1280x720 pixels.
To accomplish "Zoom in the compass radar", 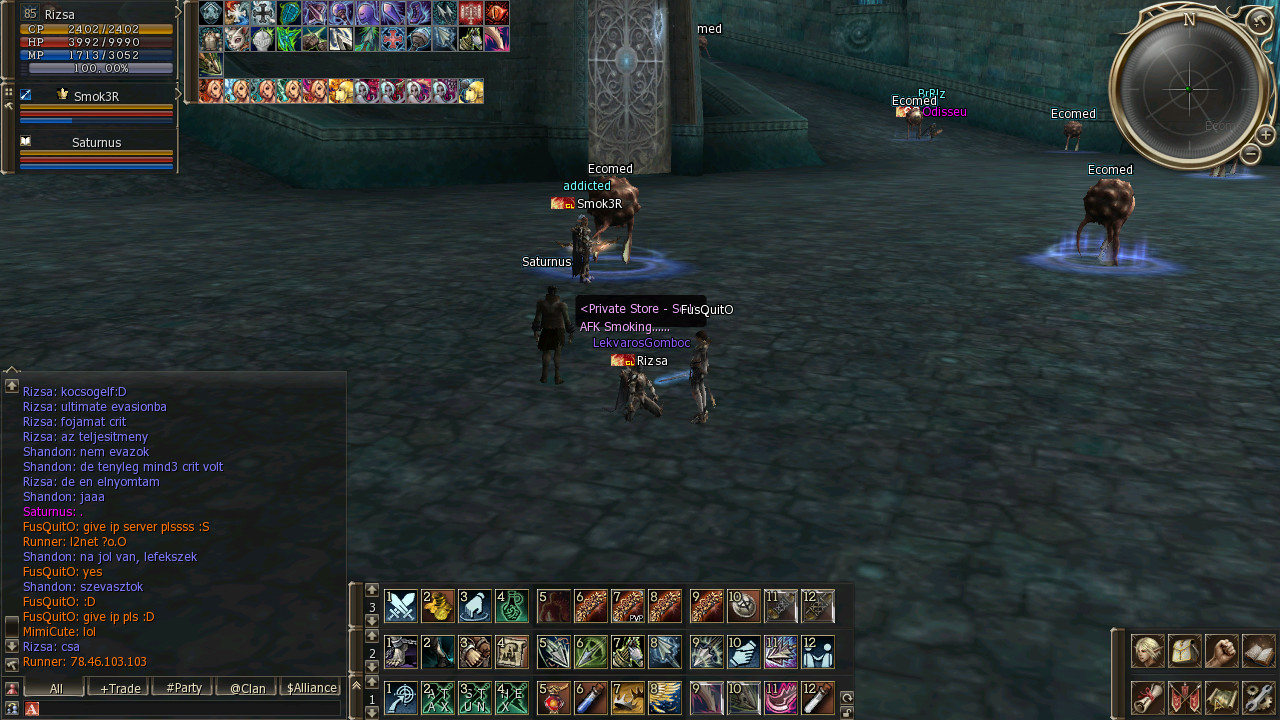I will [x=1265, y=134].
